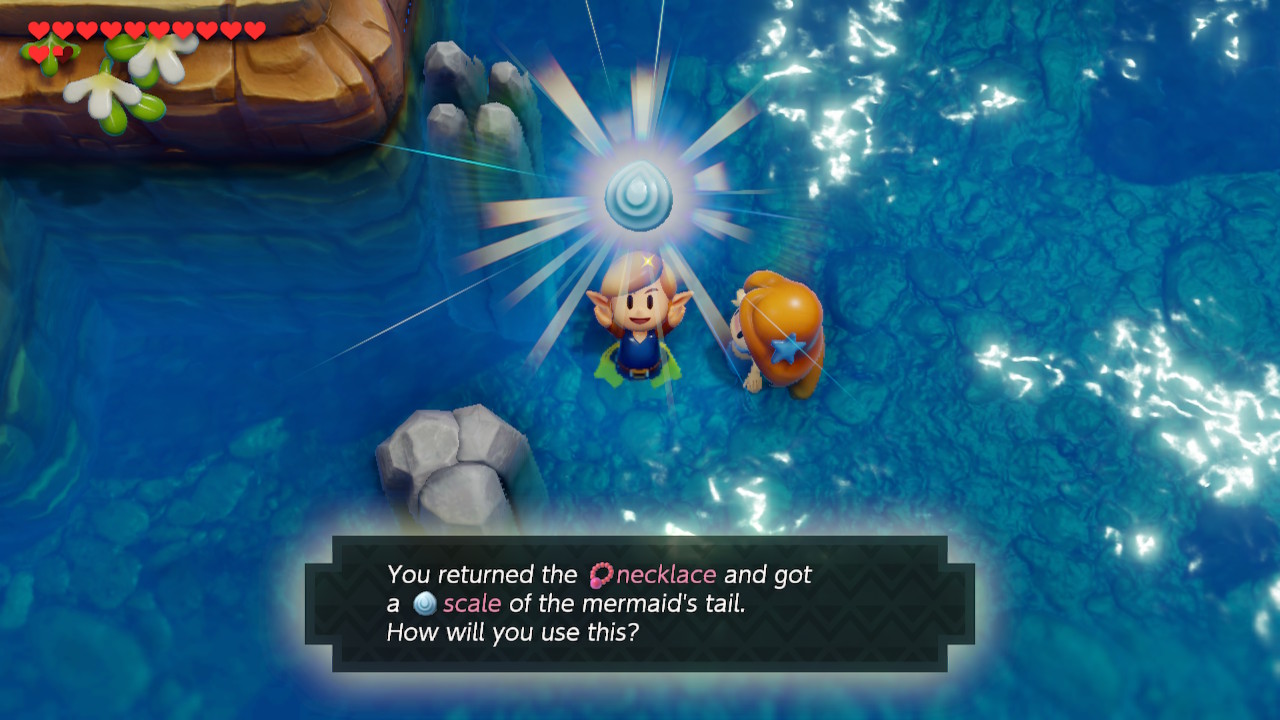This screenshot has height=720, width=1280.
Task: Advance the mermaid scale dialogue box
Action: (639, 603)
